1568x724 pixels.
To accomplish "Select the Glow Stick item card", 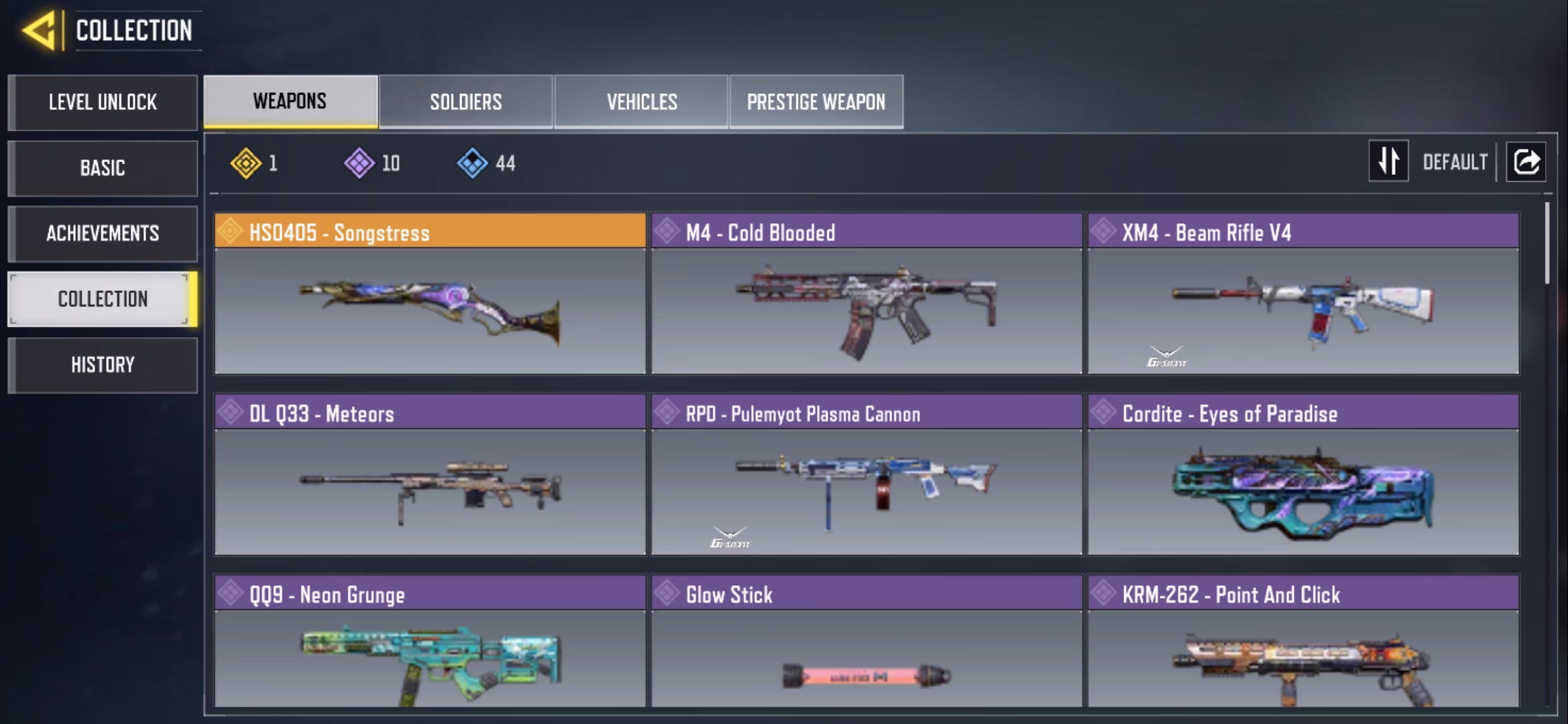I will coord(866,642).
